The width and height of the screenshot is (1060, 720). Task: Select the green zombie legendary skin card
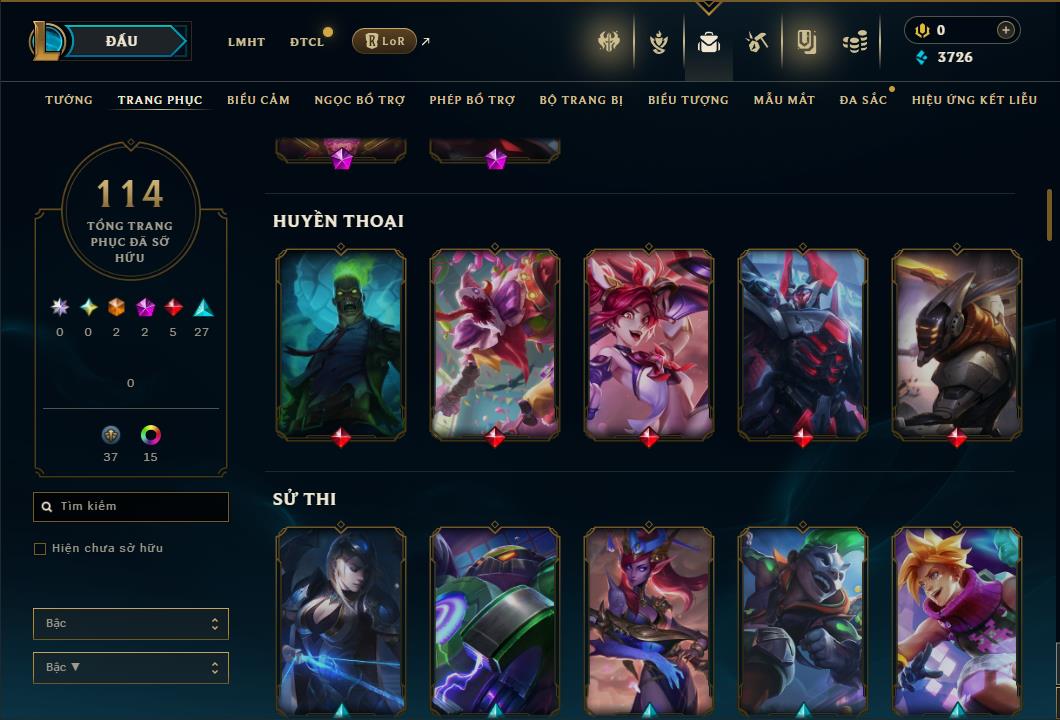tap(341, 343)
